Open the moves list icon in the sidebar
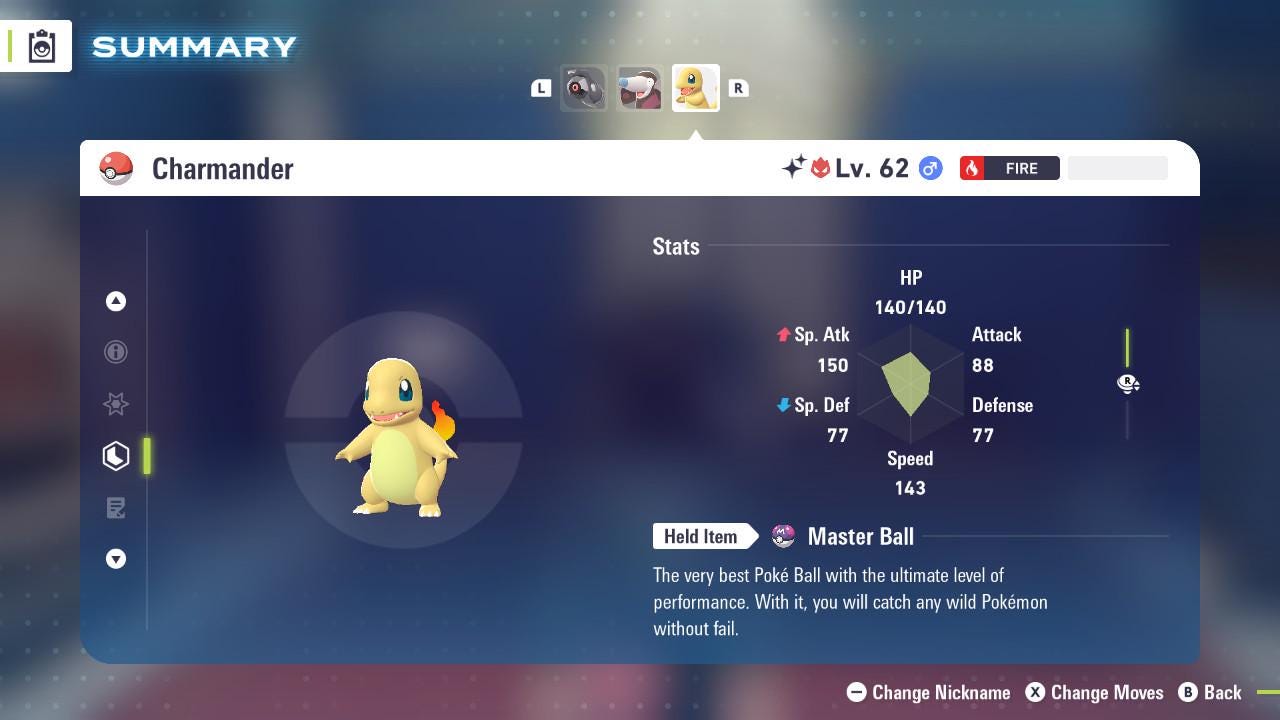1280x720 pixels. [x=116, y=508]
